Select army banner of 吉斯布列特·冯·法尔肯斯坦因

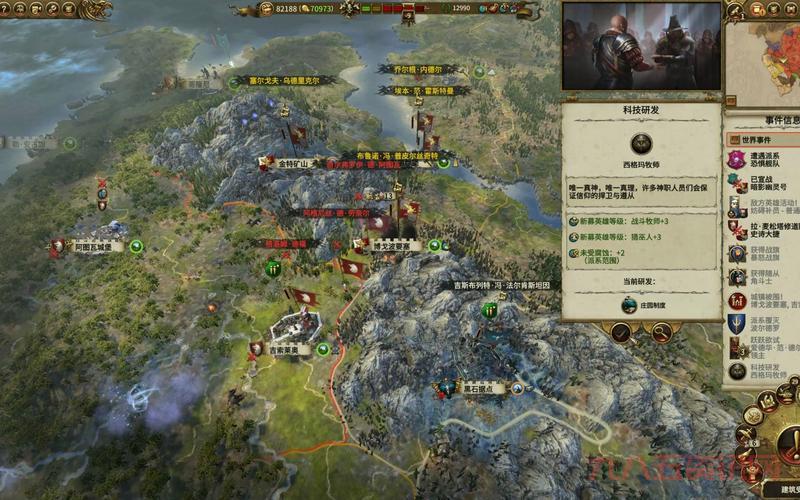click(490, 309)
